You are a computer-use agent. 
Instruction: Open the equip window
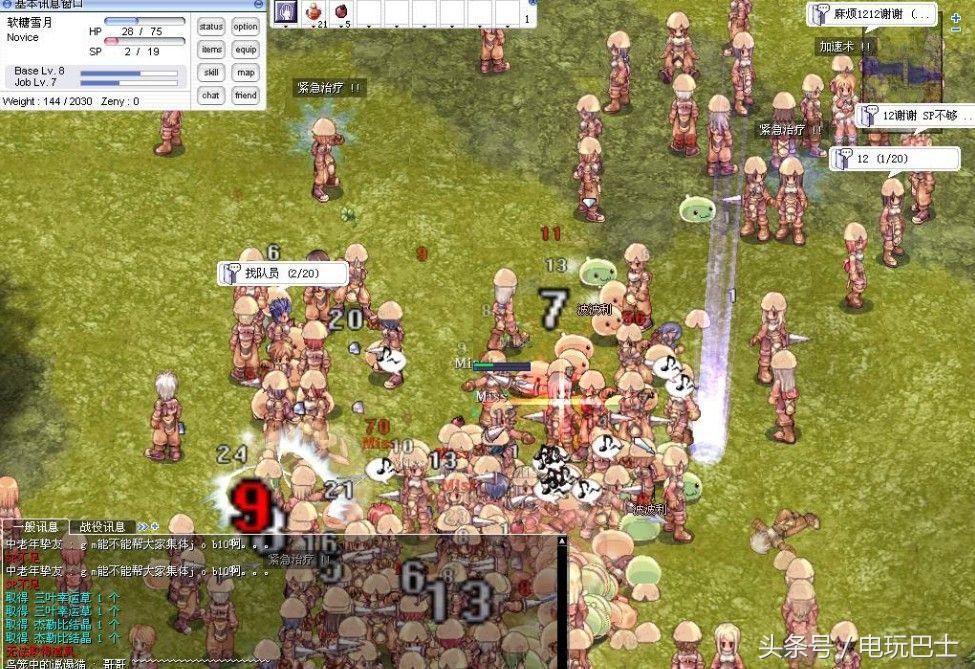click(245, 50)
